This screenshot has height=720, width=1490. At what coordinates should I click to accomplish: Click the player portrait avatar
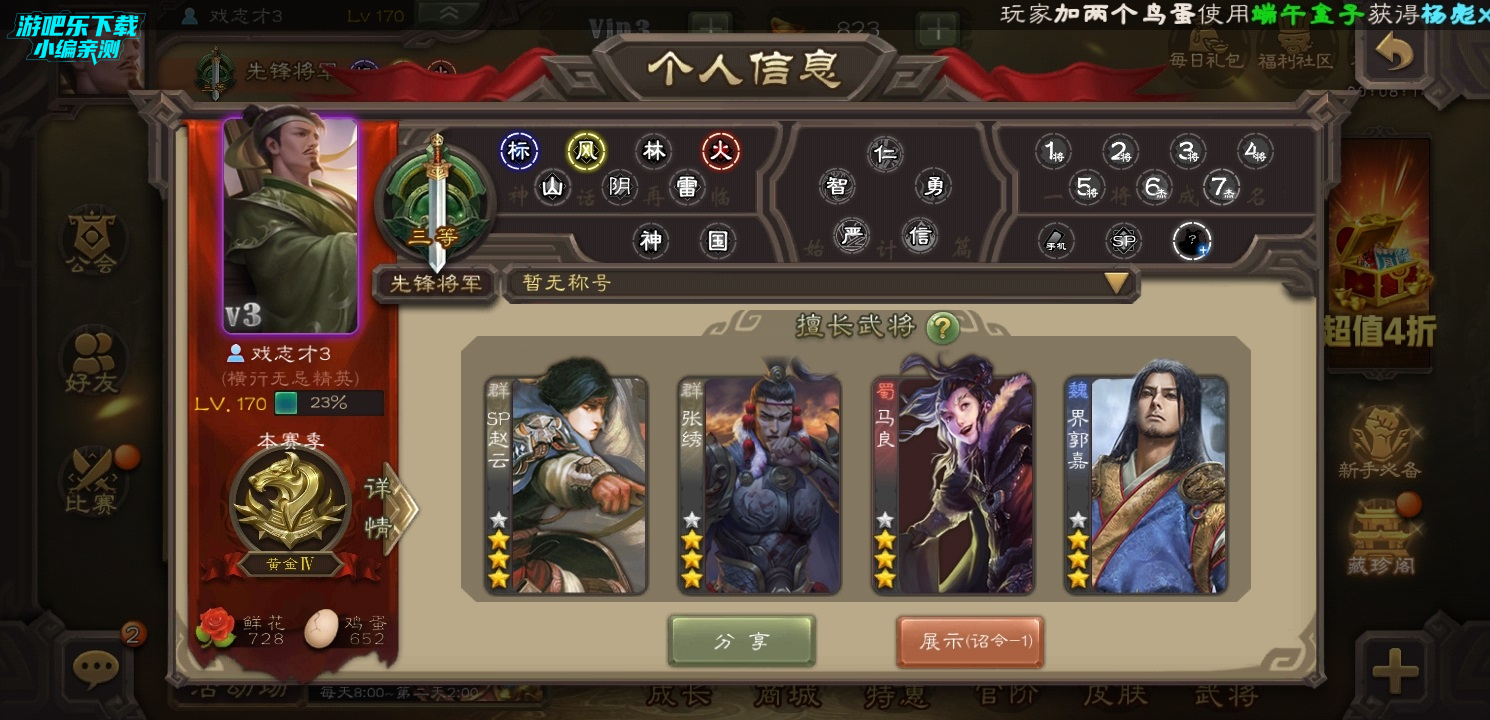pos(290,225)
